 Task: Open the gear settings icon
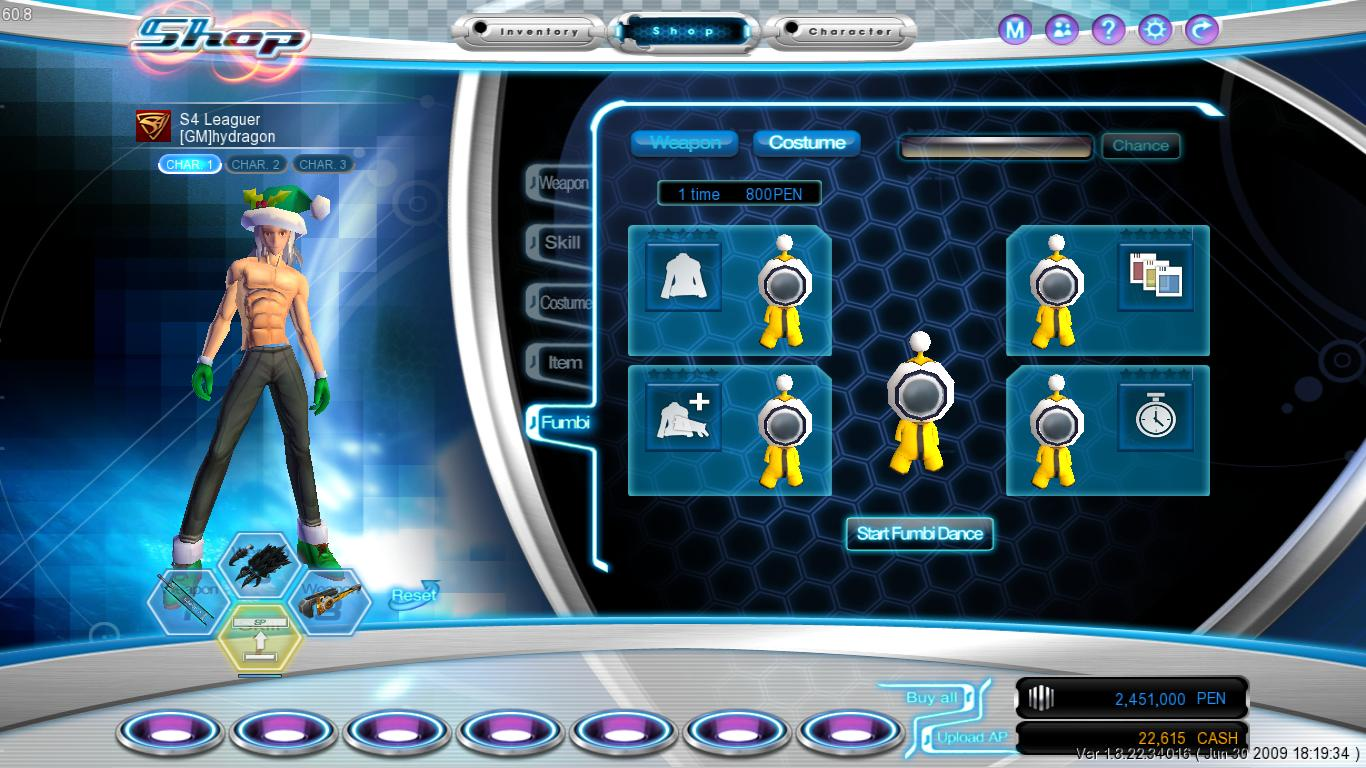pyautogui.click(x=1155, y=30)
